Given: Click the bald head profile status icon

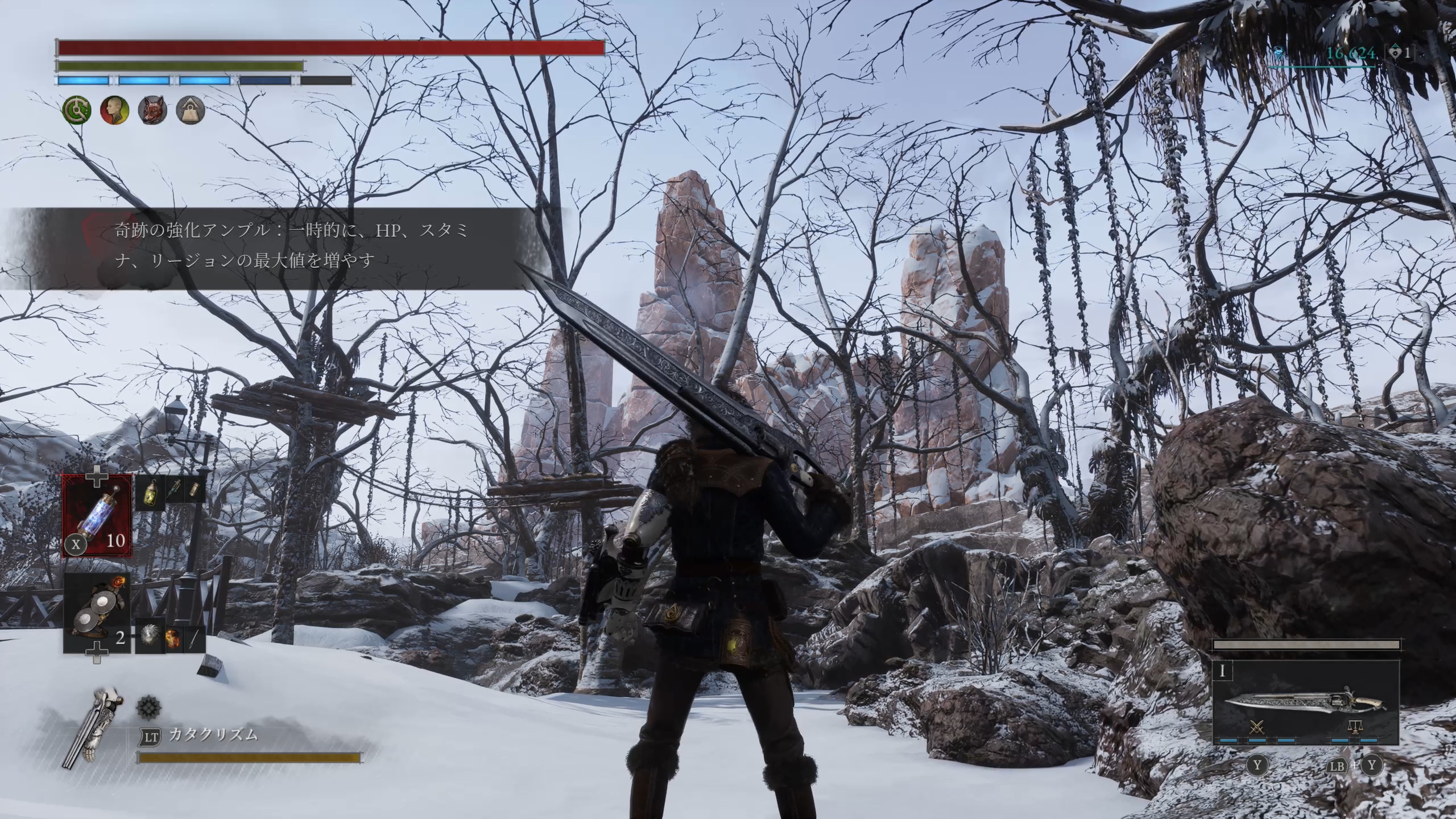Looking at the screenshot, I should [x=114, y=110].
